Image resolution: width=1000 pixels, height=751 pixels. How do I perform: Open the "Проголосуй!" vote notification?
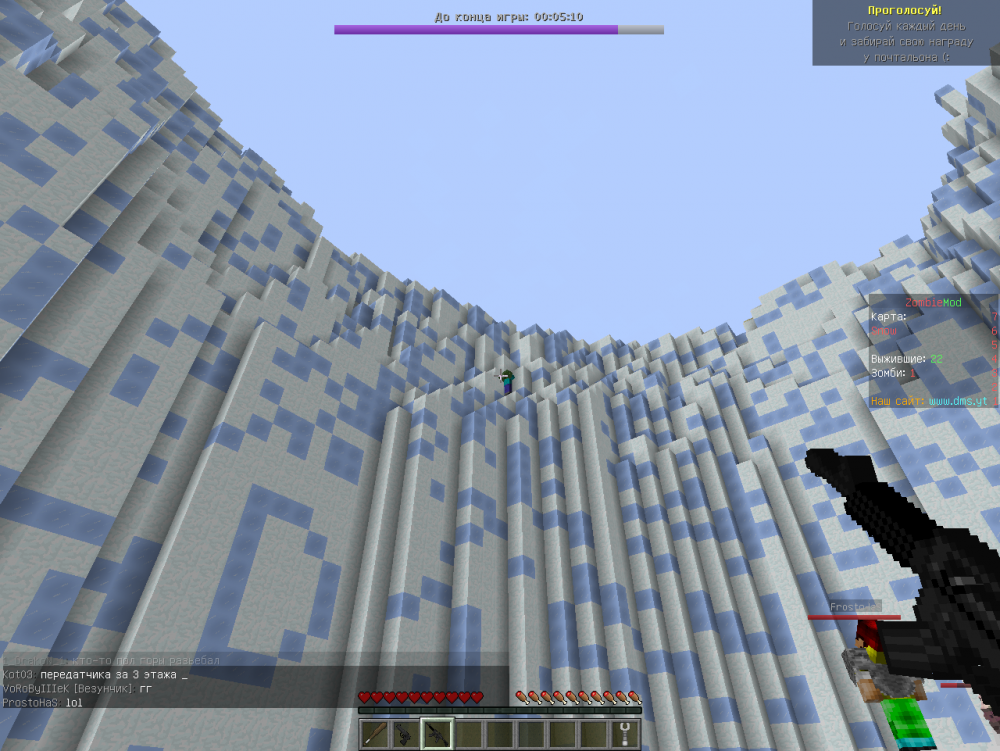[906, 33]
